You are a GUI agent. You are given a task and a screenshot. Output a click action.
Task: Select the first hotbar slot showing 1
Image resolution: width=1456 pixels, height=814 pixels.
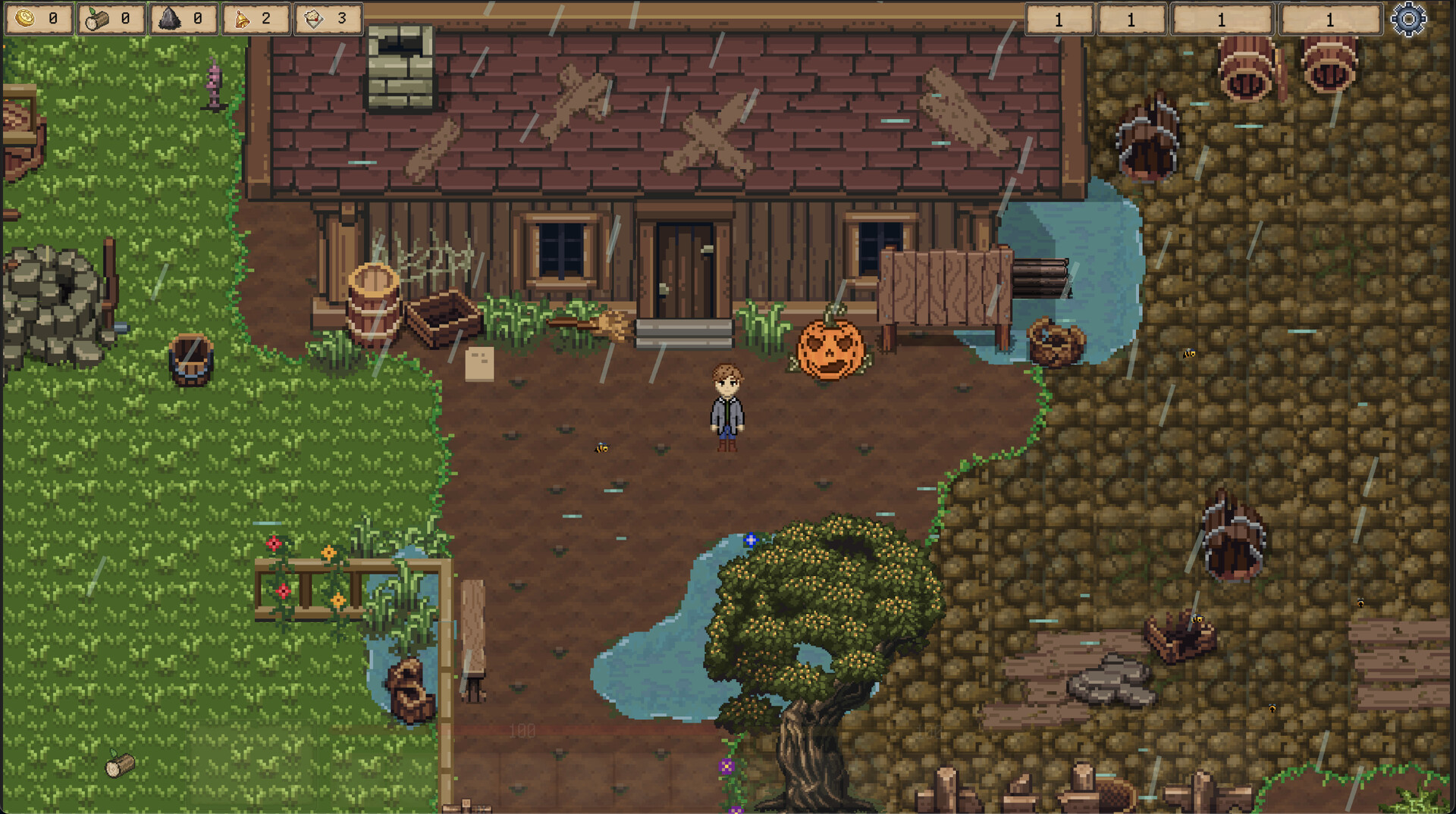pos(1059,20)
